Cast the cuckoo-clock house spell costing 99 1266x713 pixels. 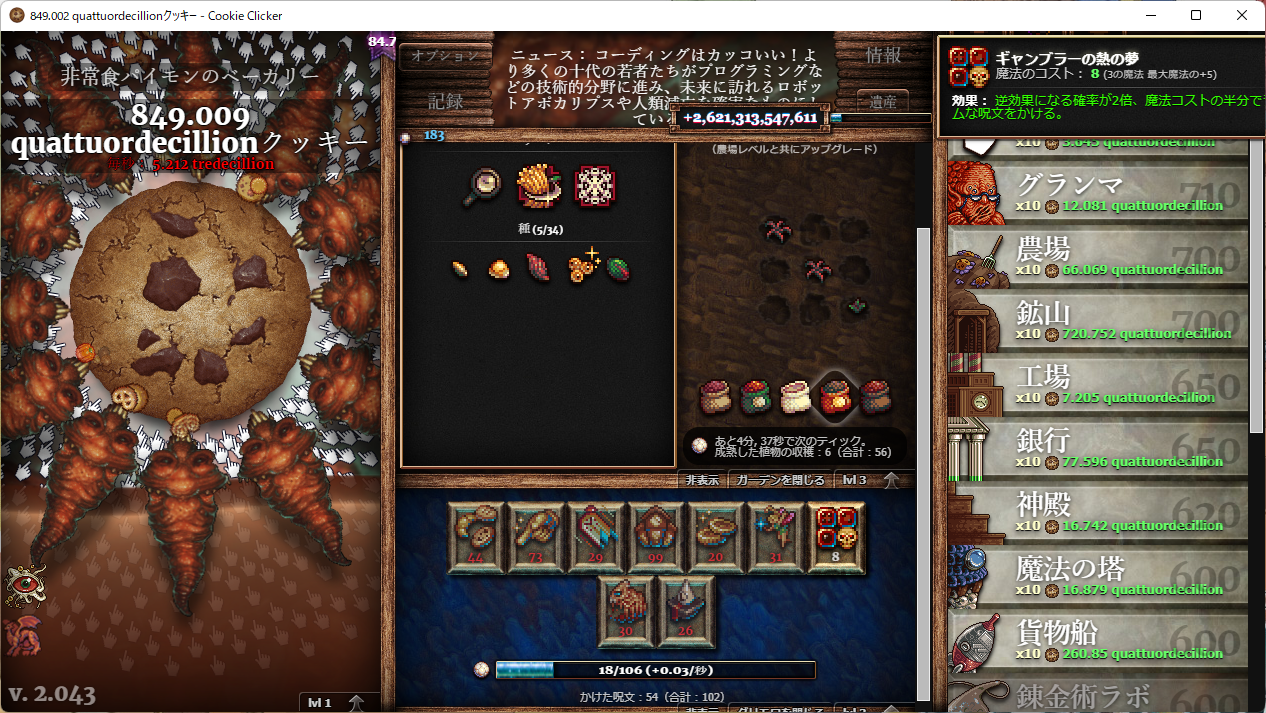pos(656,537)
